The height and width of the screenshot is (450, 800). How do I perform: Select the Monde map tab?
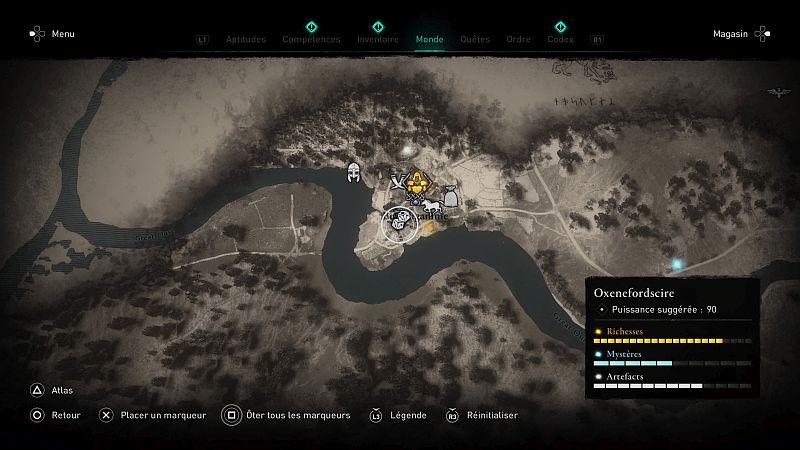tap(429, 40)
